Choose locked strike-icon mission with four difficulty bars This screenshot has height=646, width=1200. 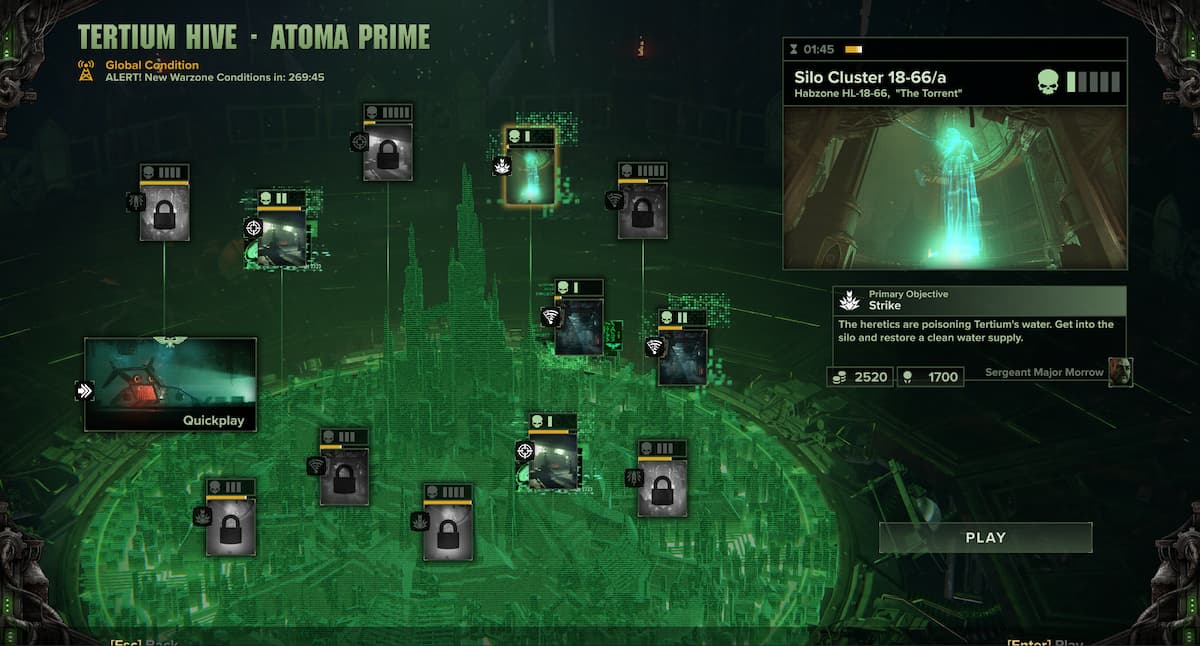click(448, 530)
